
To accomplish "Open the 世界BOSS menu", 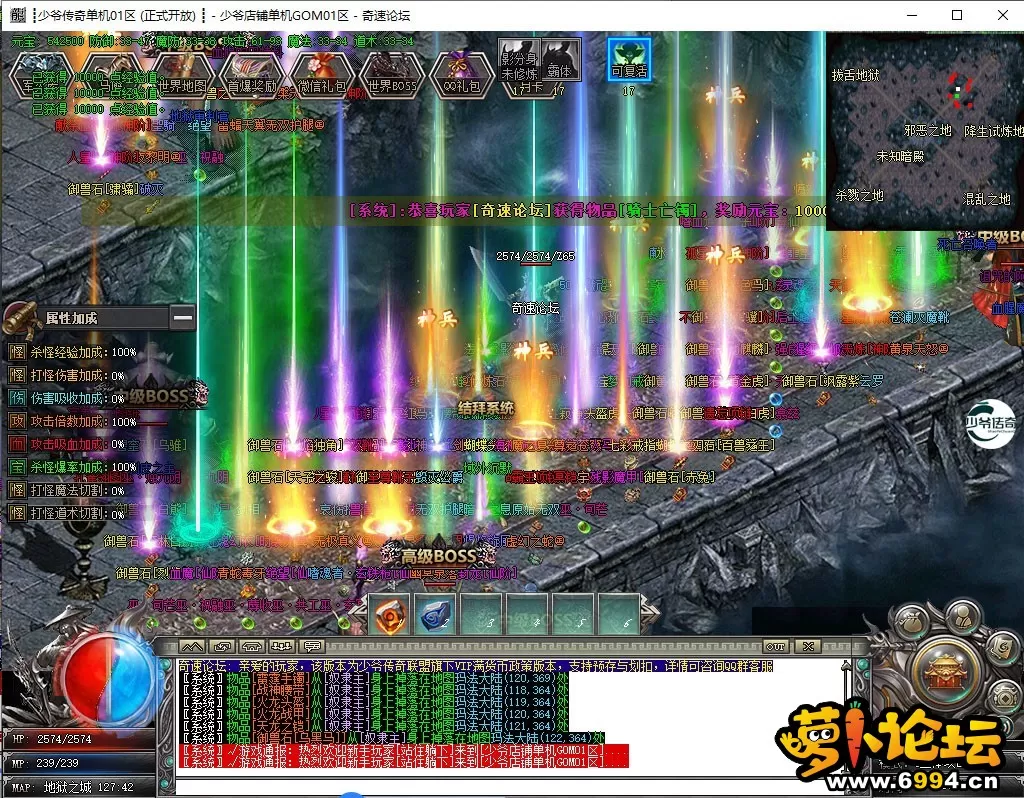I will point(391,77).
